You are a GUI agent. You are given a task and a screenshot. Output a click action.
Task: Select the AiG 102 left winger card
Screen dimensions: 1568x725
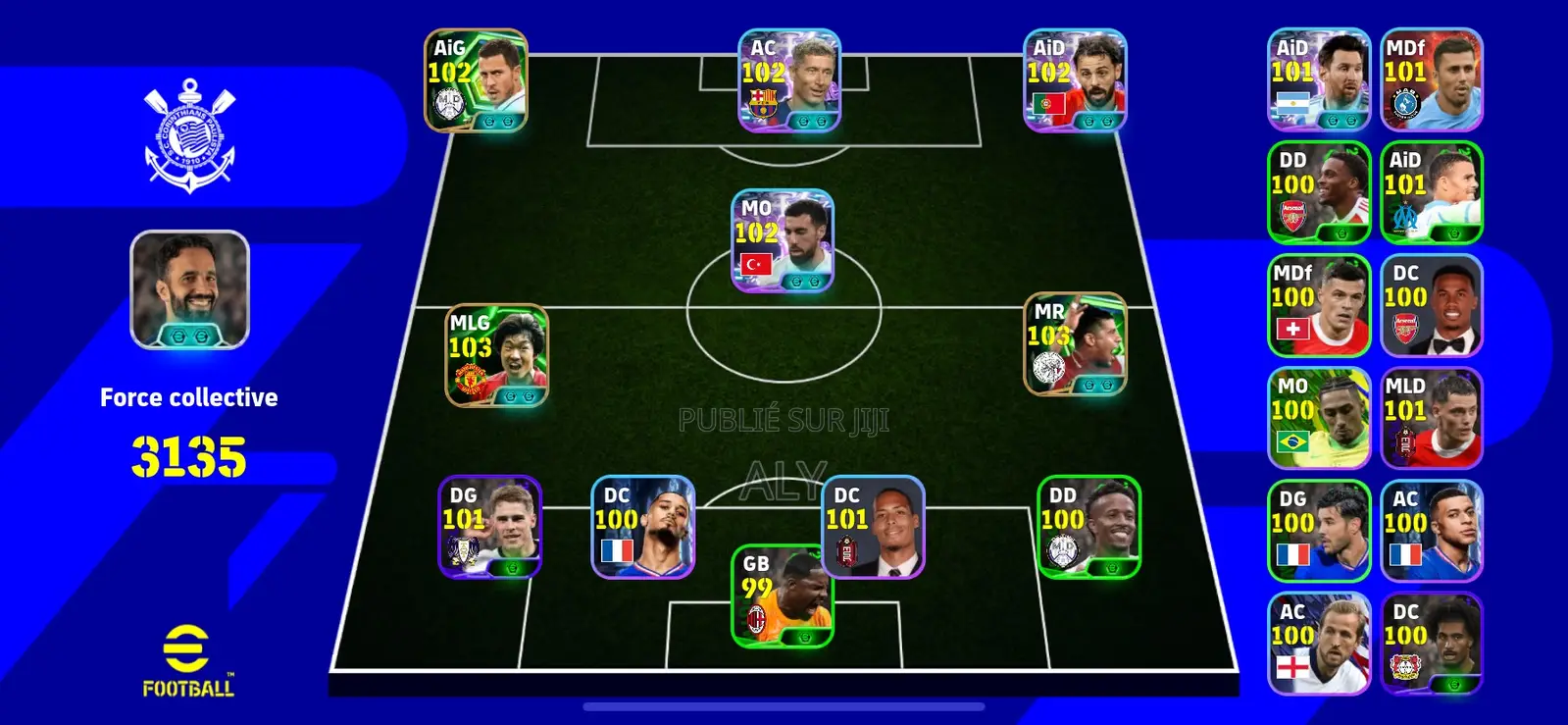476,81
